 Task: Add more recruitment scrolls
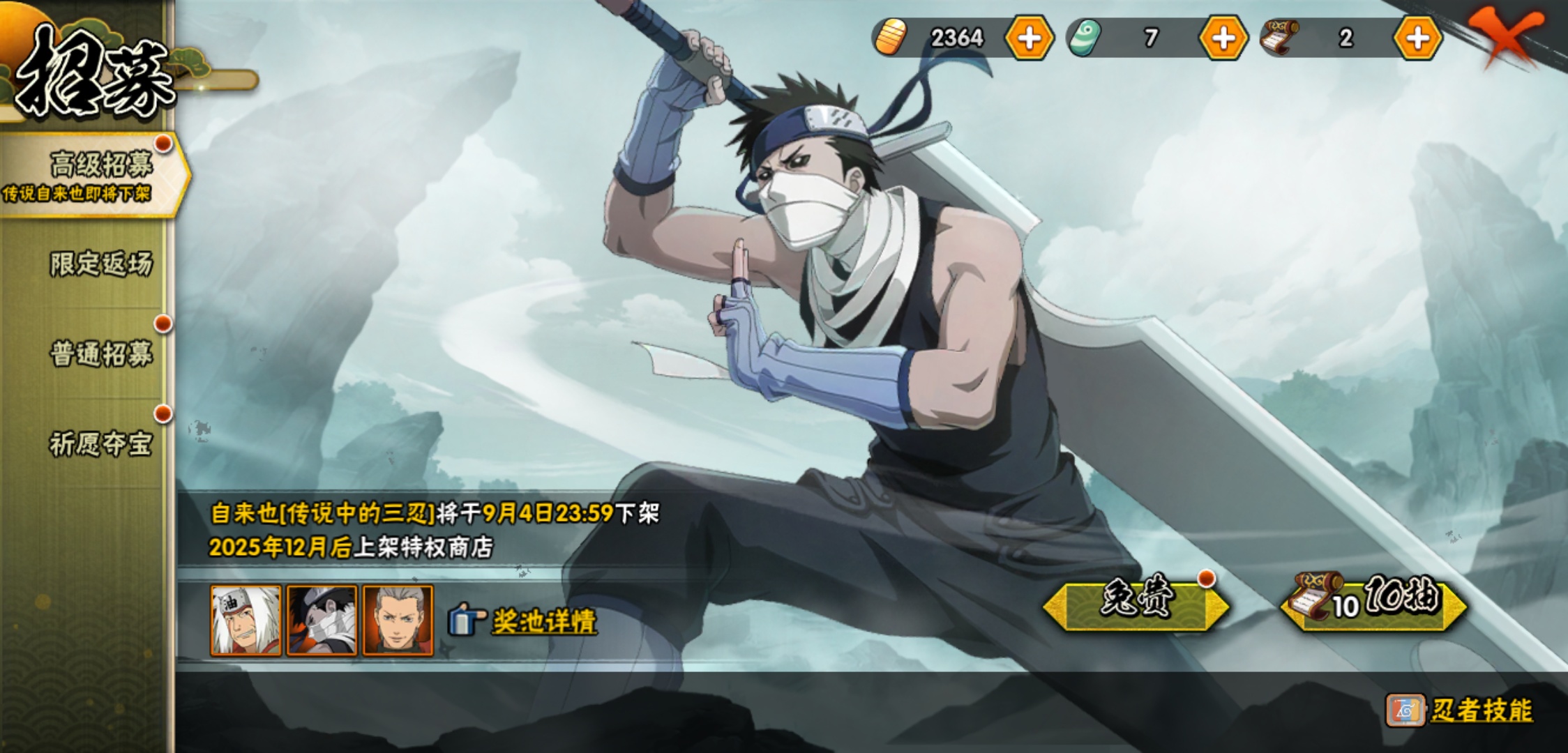point(1417,38)
